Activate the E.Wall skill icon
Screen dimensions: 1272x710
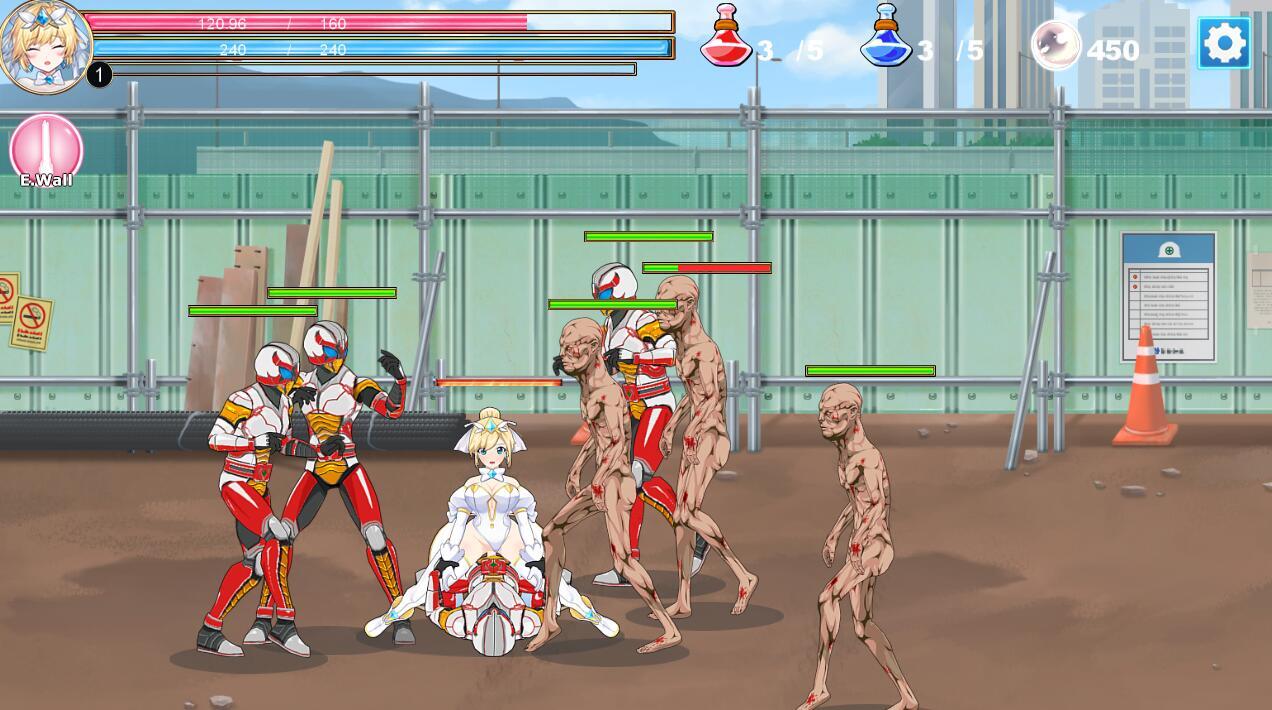[46, 150]
